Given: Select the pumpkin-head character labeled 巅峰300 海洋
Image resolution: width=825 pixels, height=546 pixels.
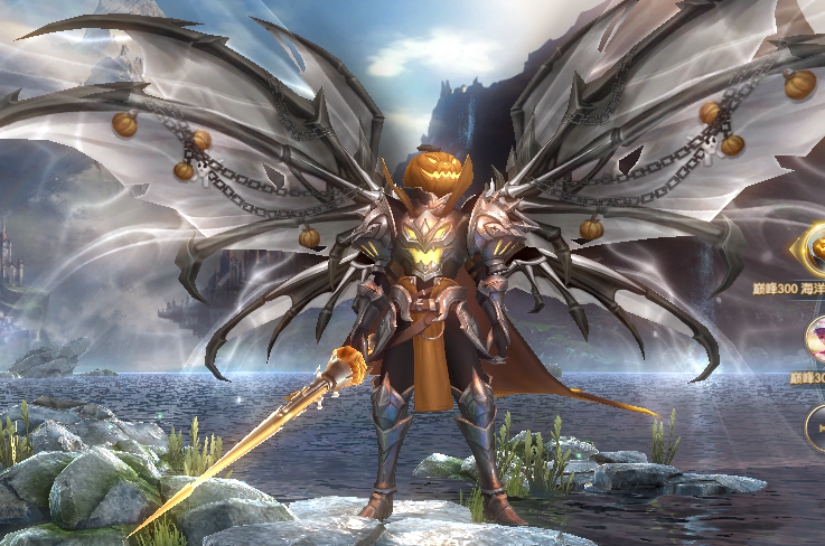Looking at the screenshot, I should [x=813, y=249].
